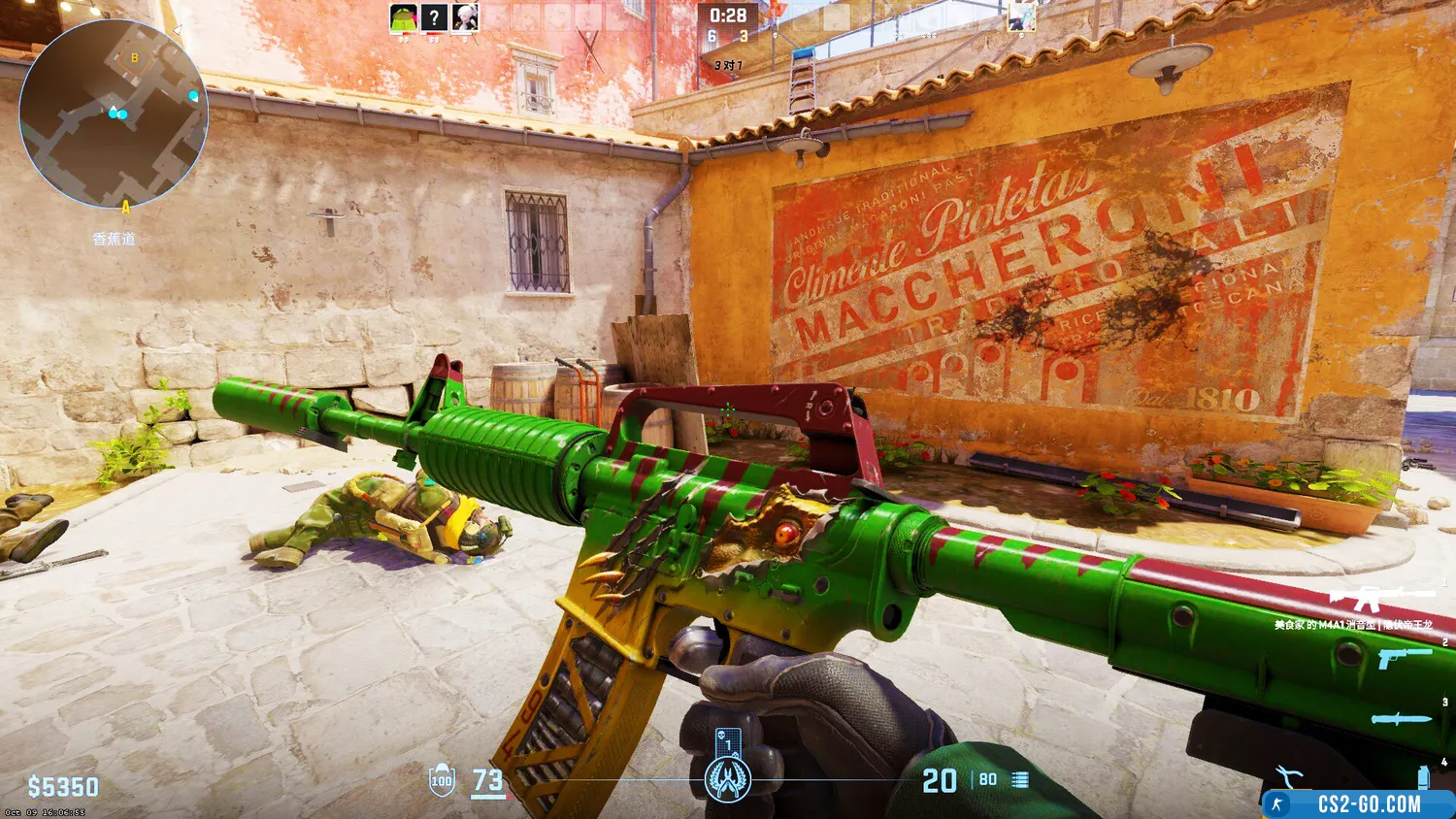The width and height of the screenshot is (1456, 819).
Task: Click the armor shield icon
Action: click(442, 780)
